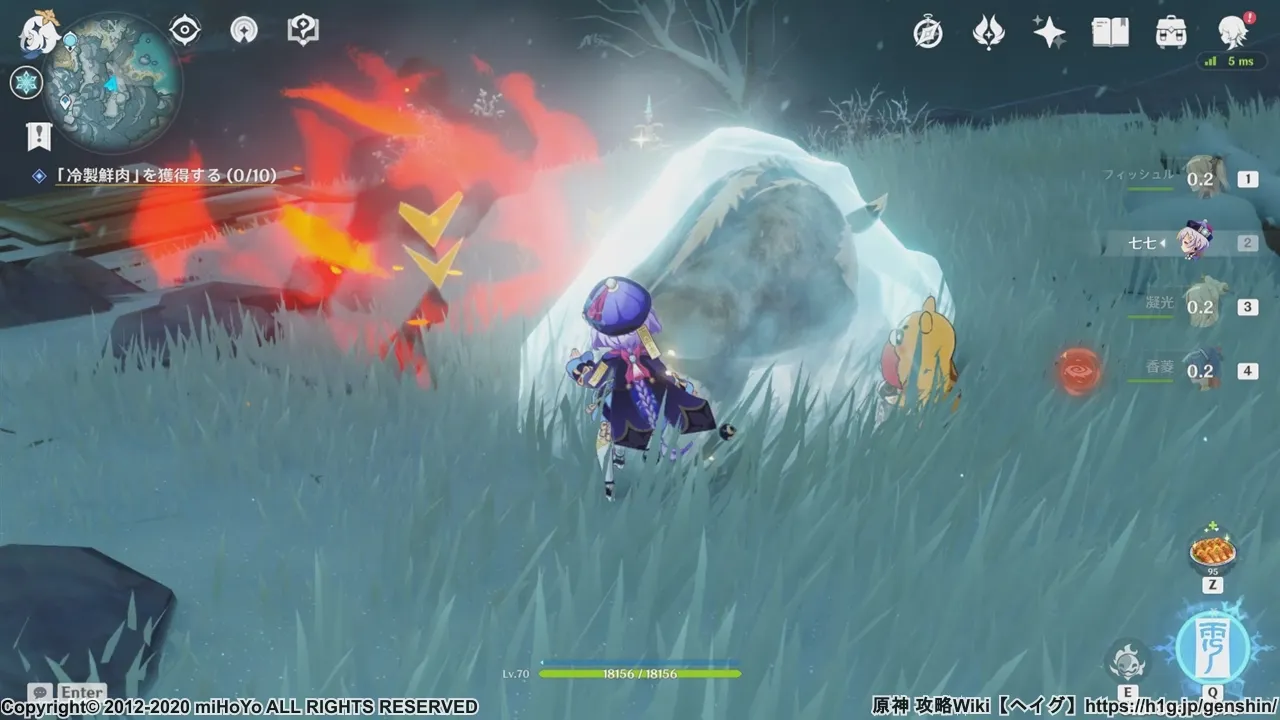Open the inventory bag icon

tap(1171, 33)
